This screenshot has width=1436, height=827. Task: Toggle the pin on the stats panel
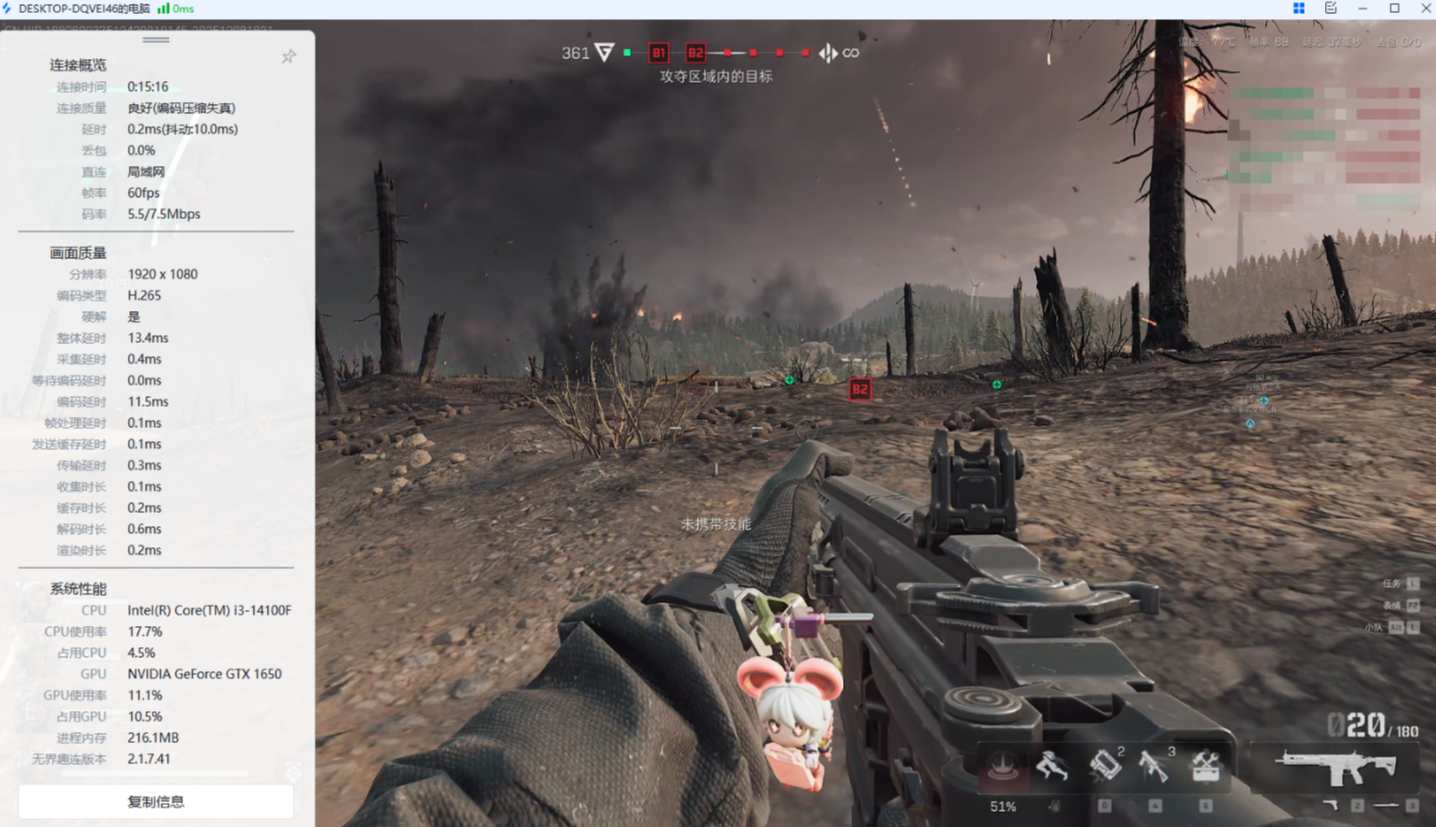pyautogui.click(x=289, y=57)
